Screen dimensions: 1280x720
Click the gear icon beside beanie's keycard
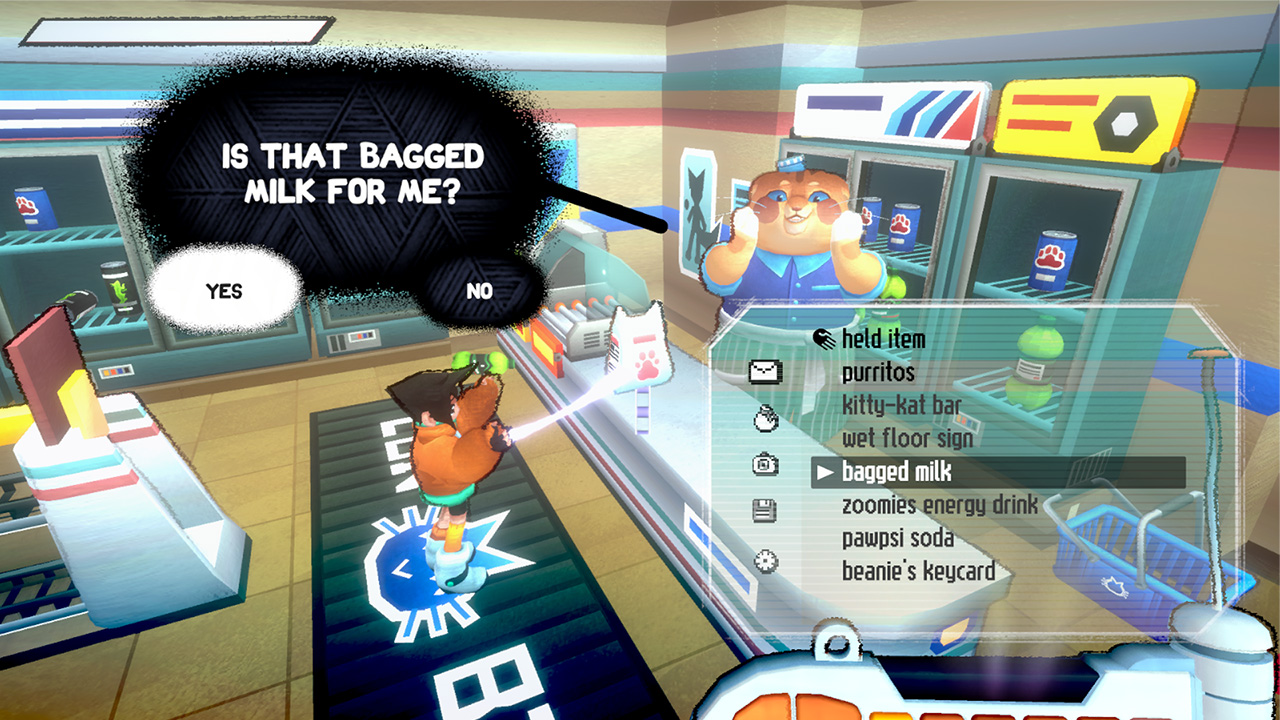[766, 561]
